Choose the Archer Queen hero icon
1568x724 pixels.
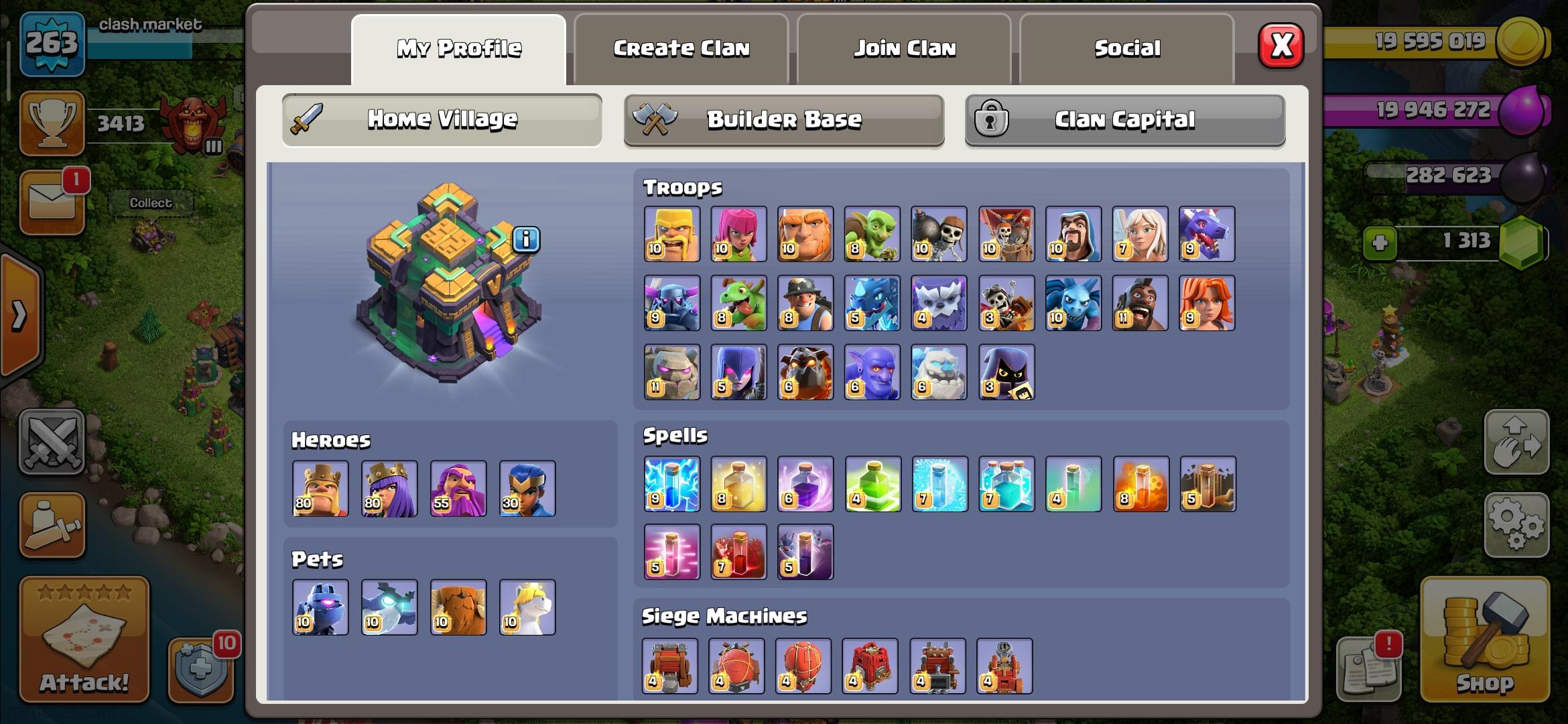pos(389,488)
